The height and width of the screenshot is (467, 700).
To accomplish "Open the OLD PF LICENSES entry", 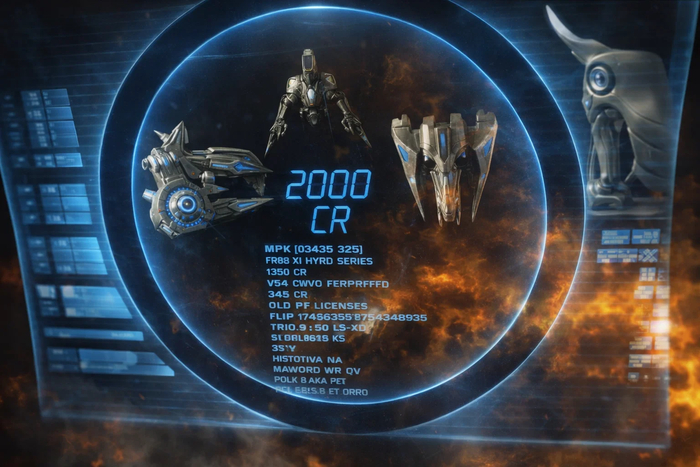I will click(x=314, y=305).
